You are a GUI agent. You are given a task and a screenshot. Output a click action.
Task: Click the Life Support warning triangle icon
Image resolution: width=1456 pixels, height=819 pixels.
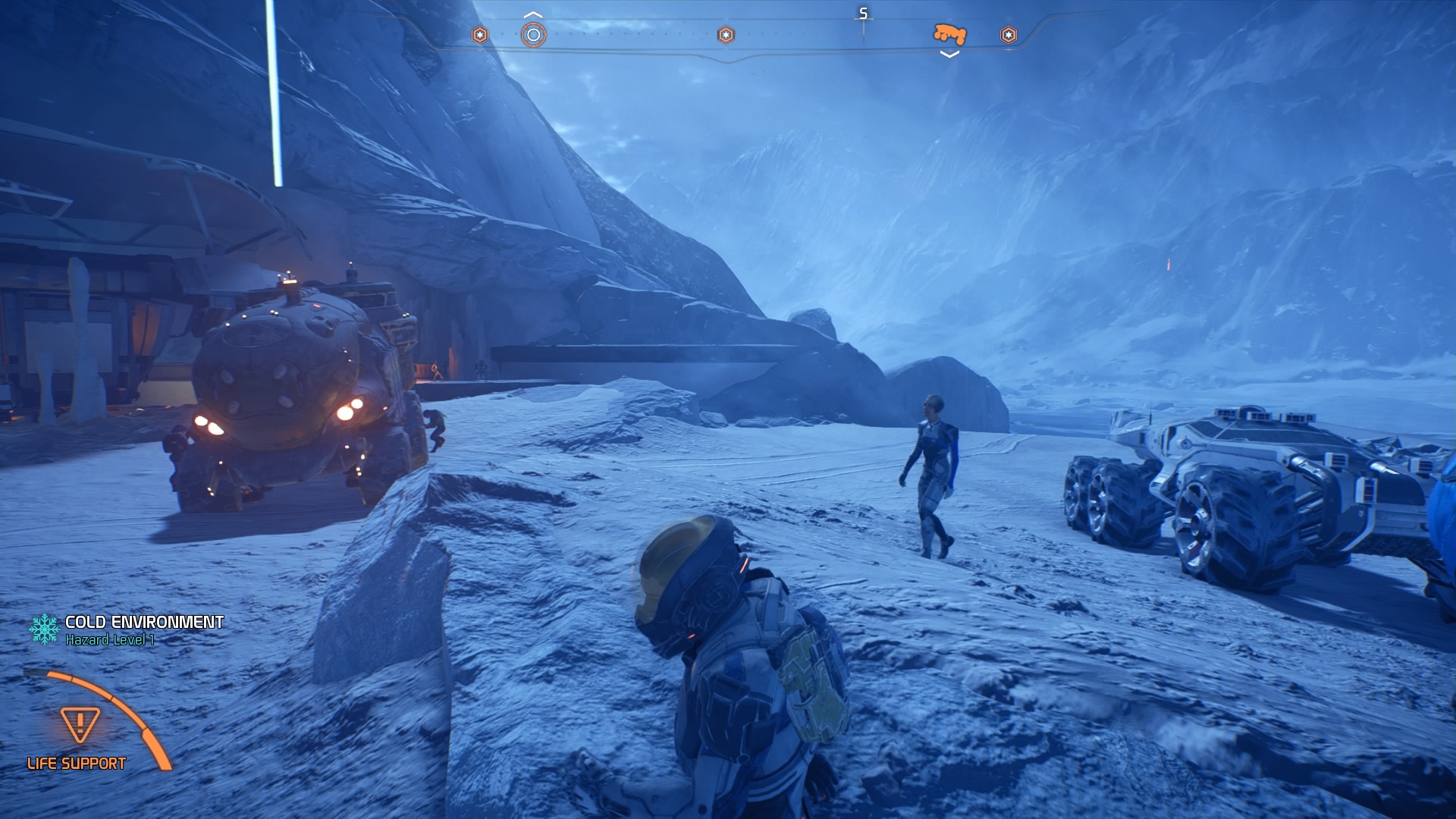(80, 725)
